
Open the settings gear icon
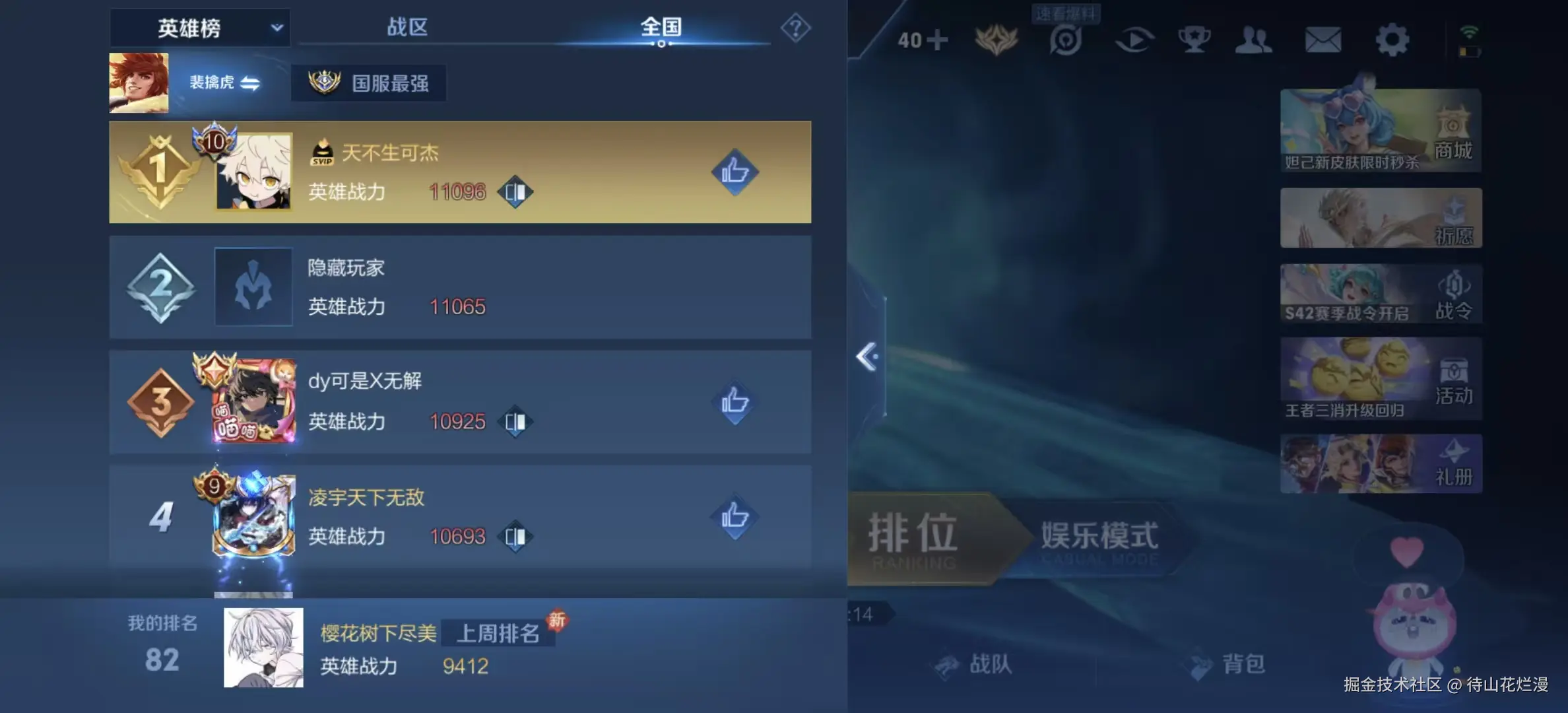coord(1392,40)
